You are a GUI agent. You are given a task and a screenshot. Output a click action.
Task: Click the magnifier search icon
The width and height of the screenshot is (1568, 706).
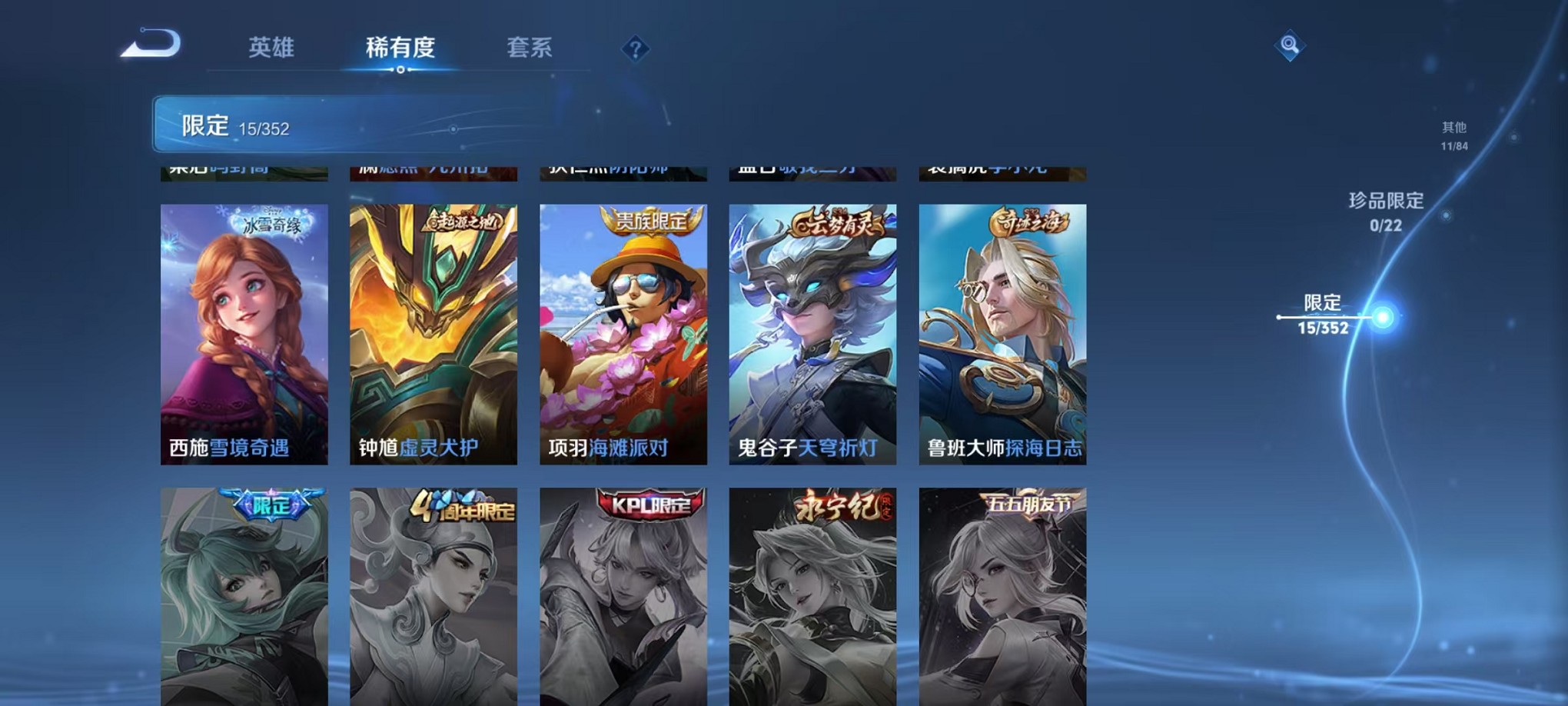click(x=1291, y=45)
